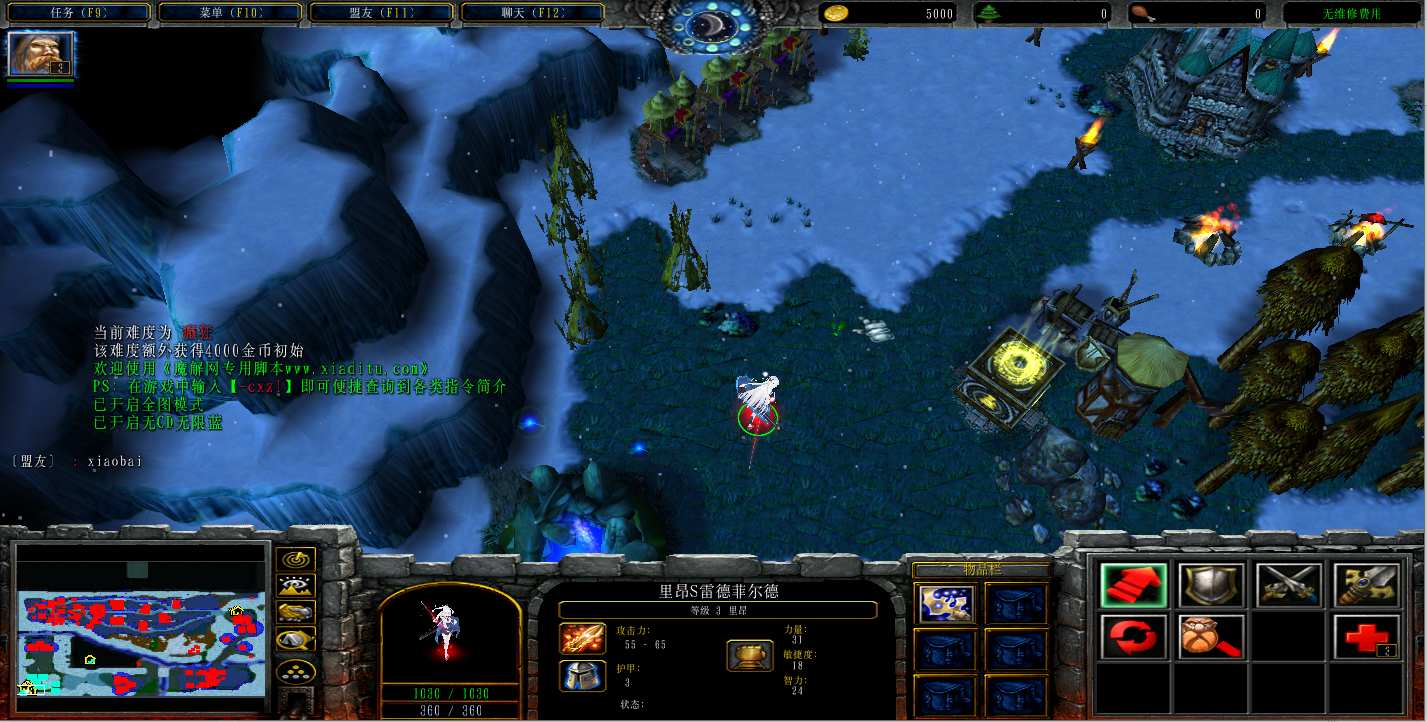This screenshot has width=1427, height=722.
Task: Open the 聊天 (F12) chat log
Action: click(x=533, y=13)
